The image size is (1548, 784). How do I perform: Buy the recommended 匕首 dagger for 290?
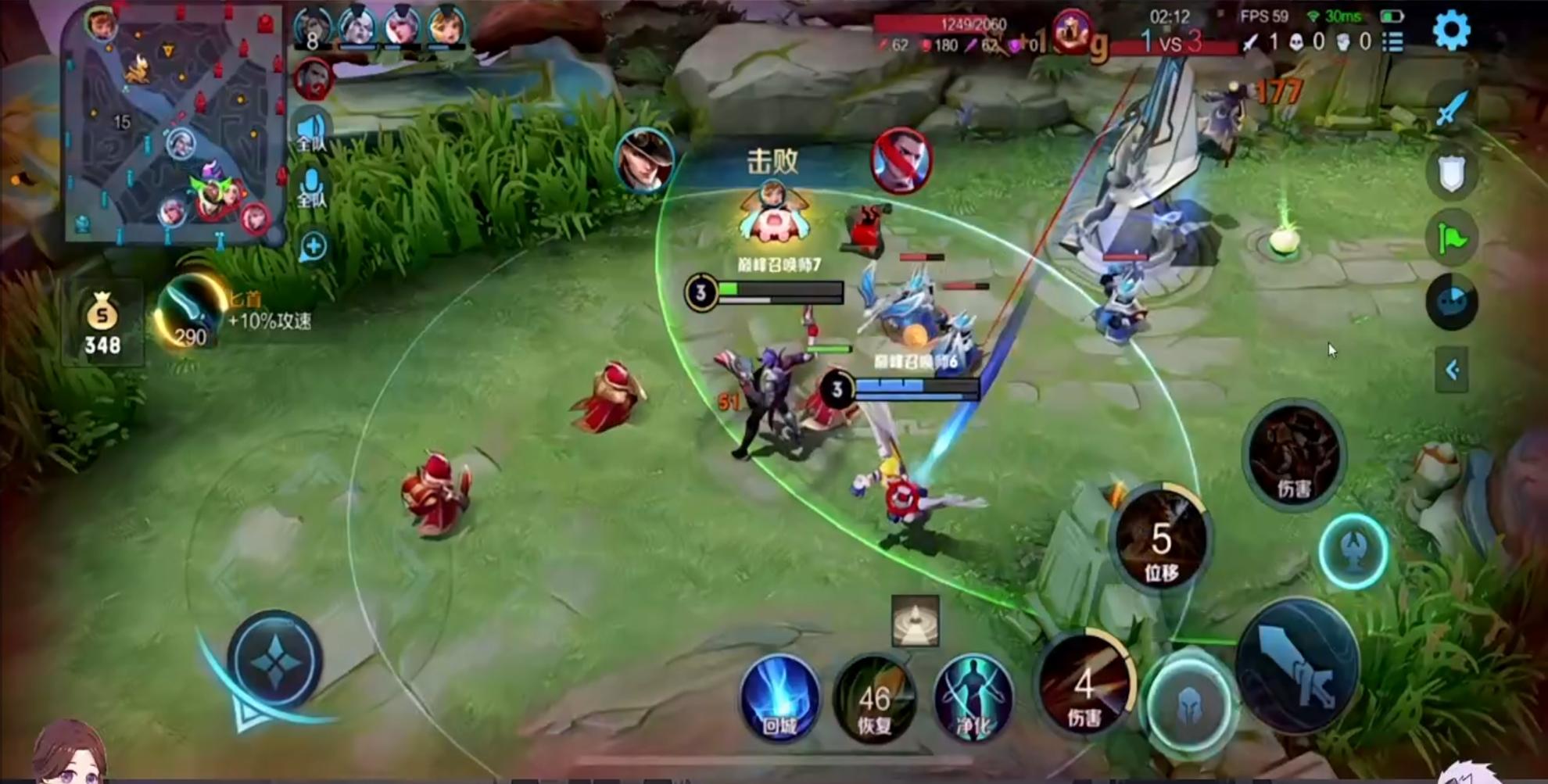[x=190, y=313]
